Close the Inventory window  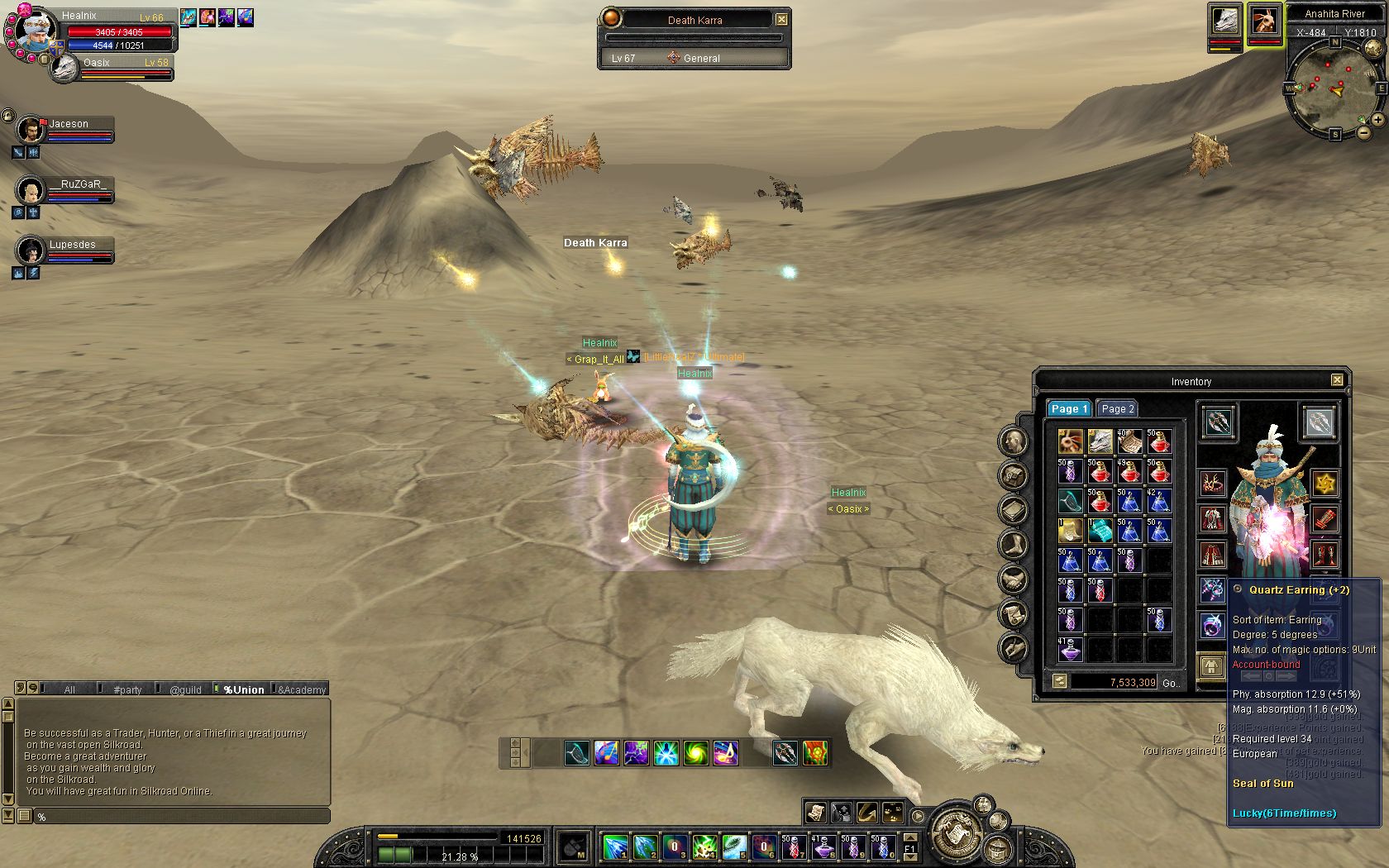(x=1337, y=380)
